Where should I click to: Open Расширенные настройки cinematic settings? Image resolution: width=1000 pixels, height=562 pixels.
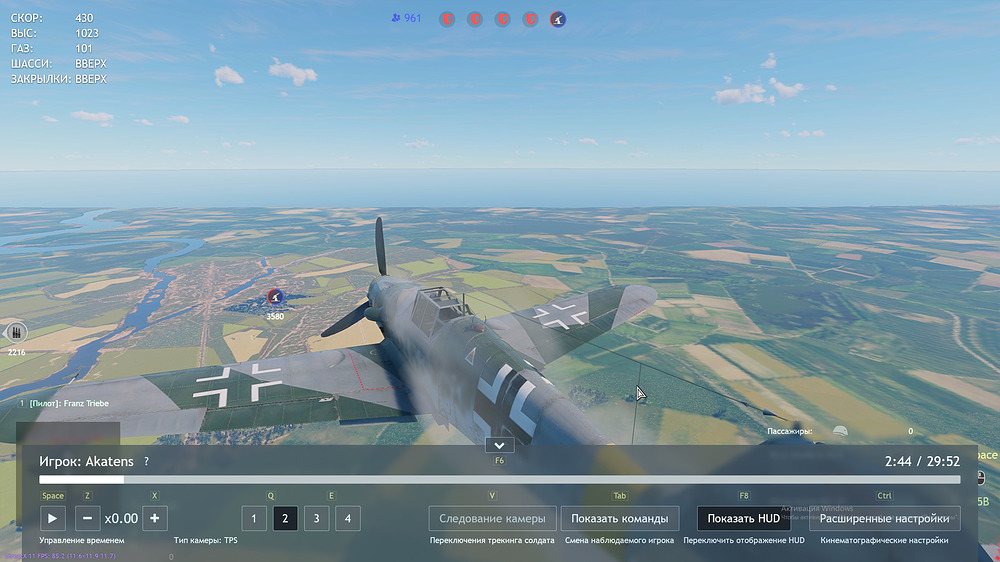point(884,518)
